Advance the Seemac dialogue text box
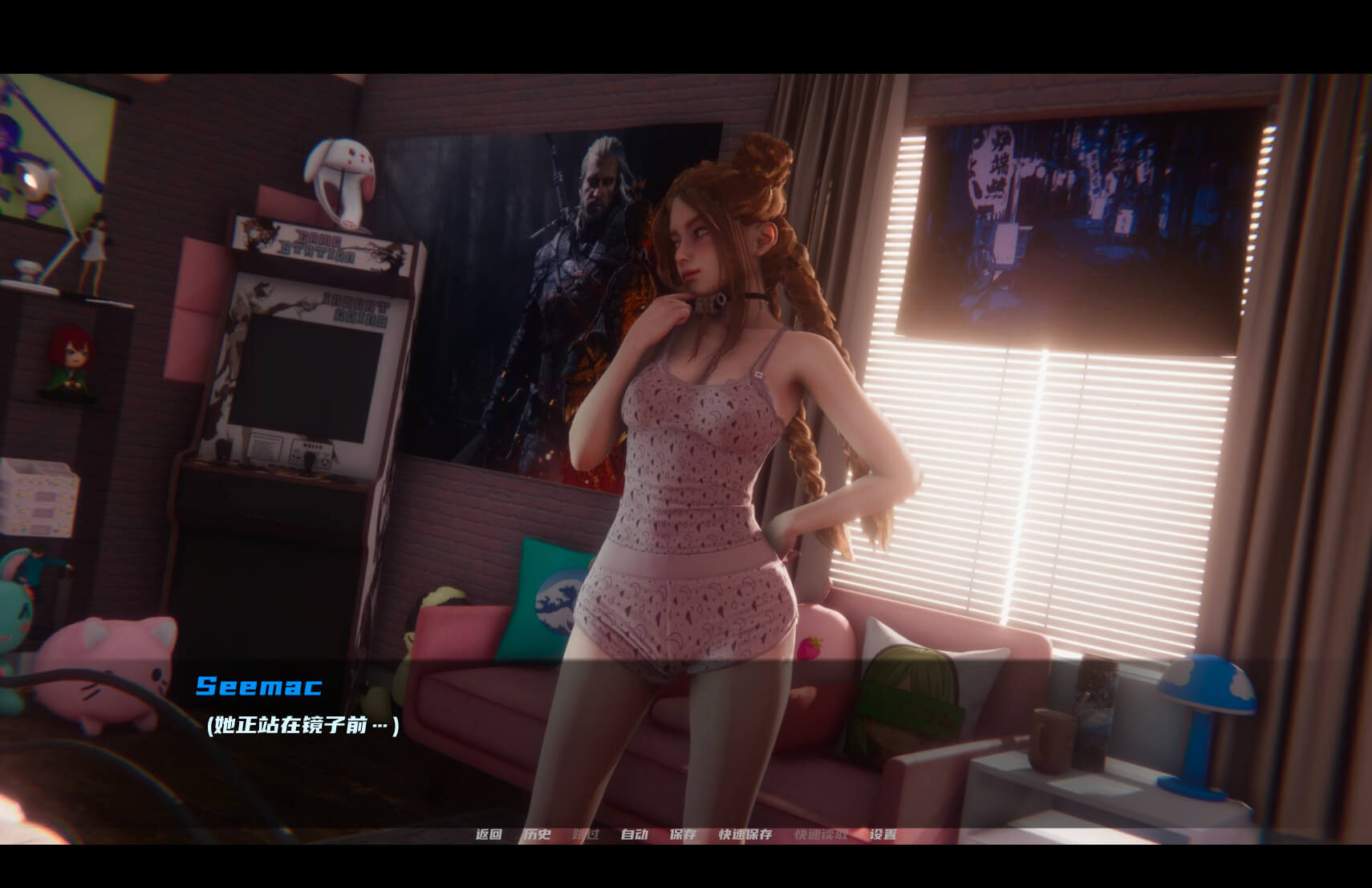 pos(686,738)
